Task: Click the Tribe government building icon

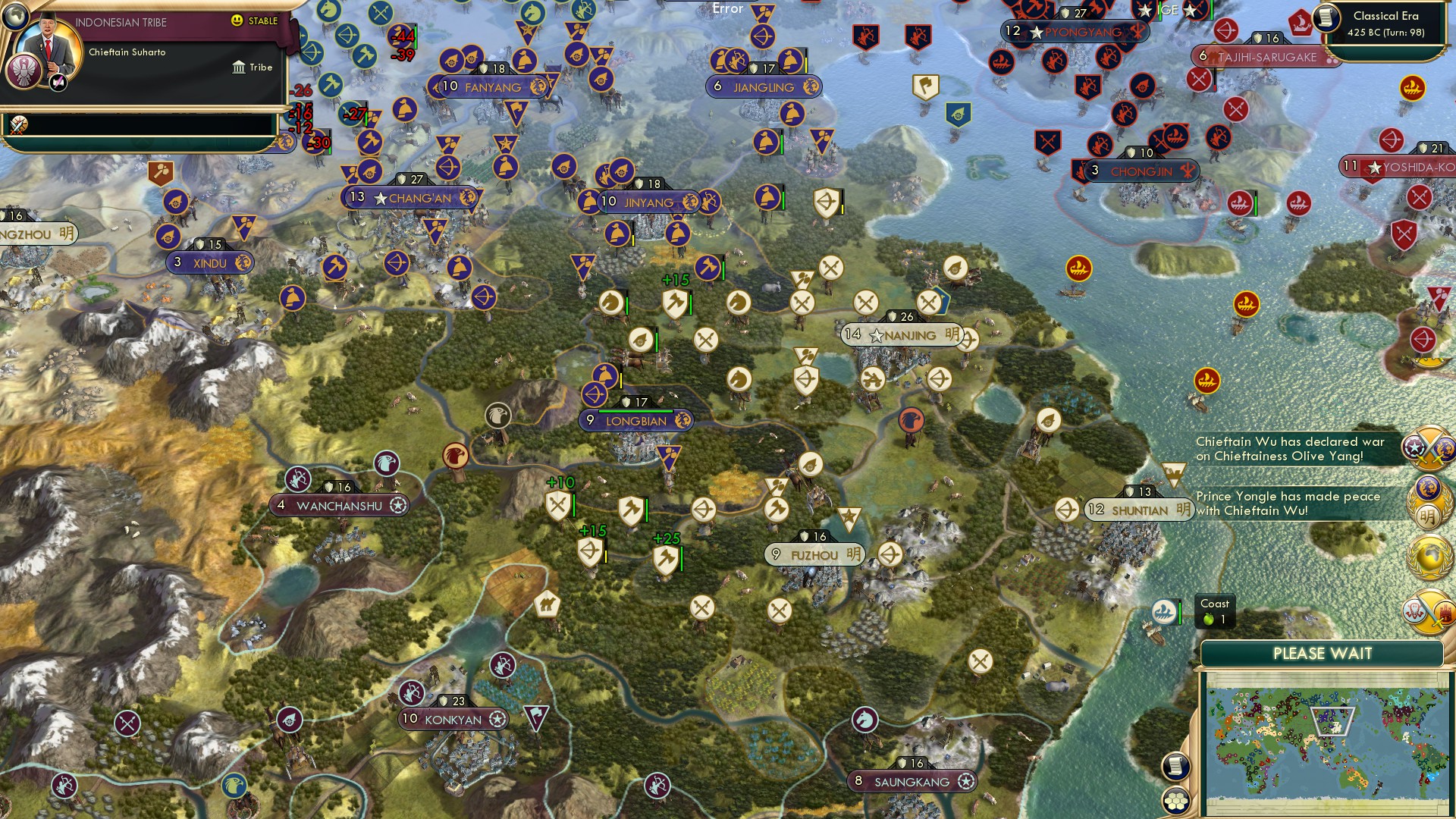Action: click(x=239, y=67)
